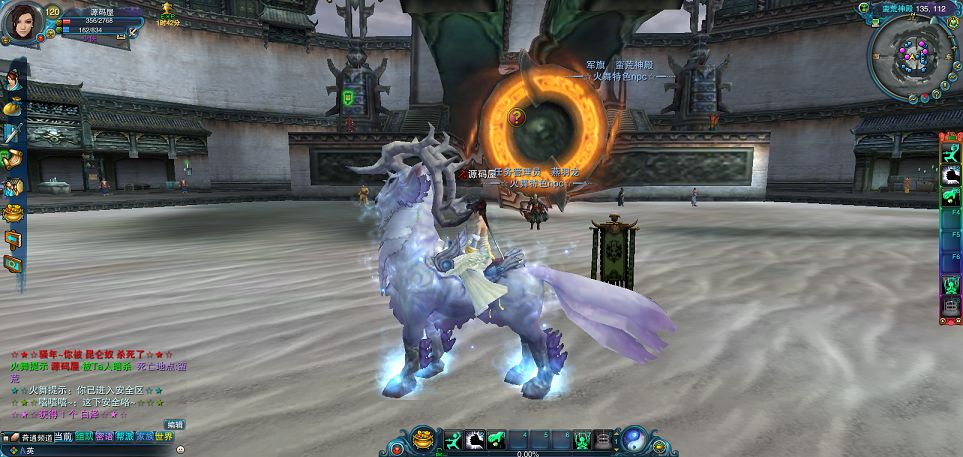Choose the 家族 family chat tab
This screenshot has width=963, height=457.
point(144,437)
